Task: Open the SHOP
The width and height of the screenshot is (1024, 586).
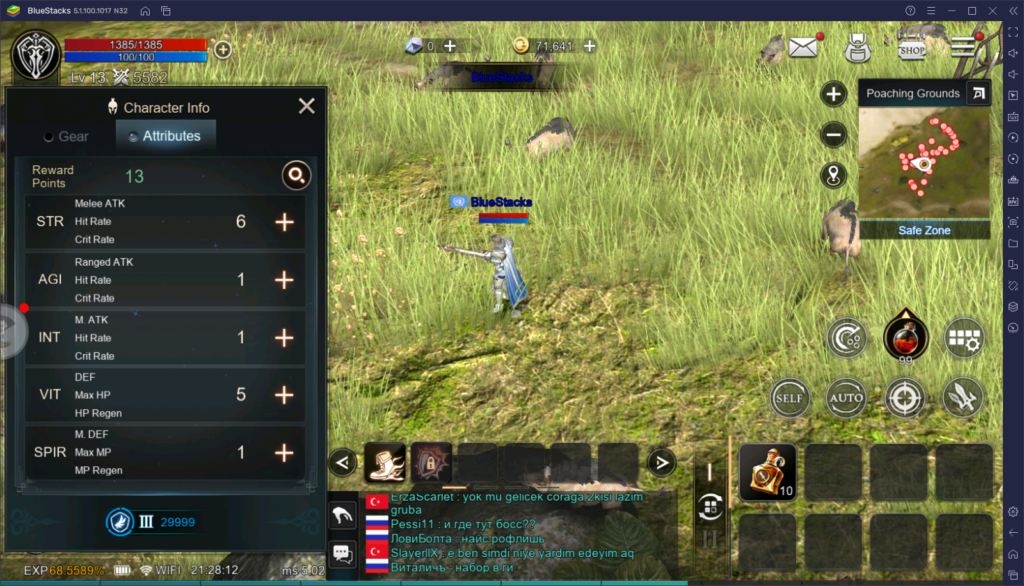Action: [910, 47]
